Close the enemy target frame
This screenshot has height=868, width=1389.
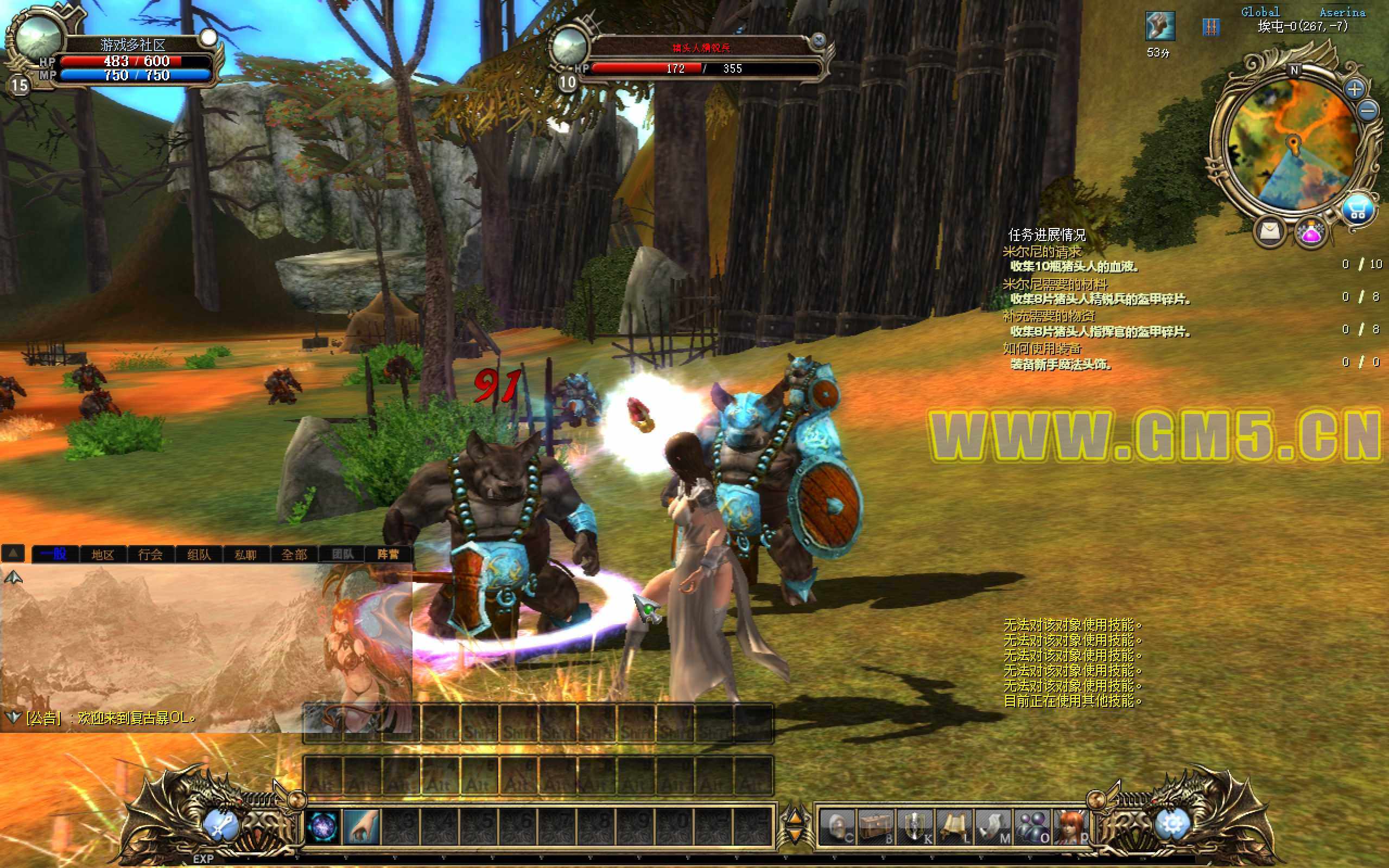819,40
